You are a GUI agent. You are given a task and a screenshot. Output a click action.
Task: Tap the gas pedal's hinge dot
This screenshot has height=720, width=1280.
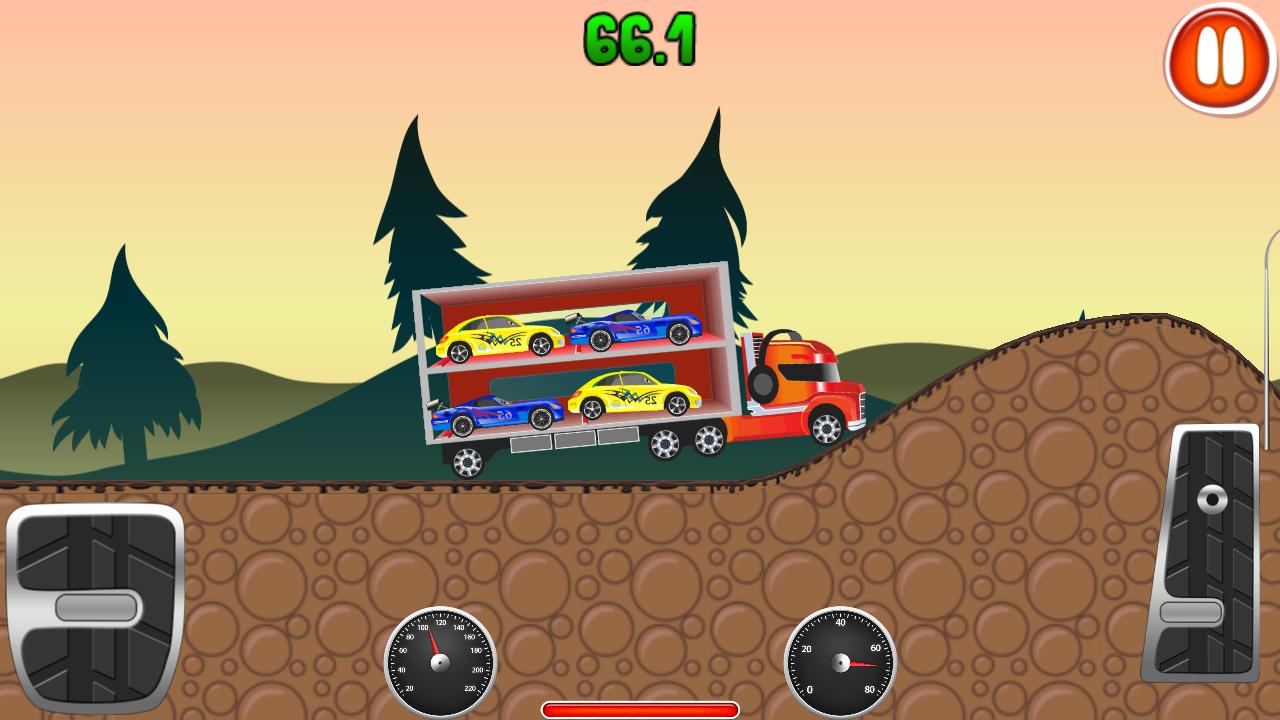(1213, 499)
